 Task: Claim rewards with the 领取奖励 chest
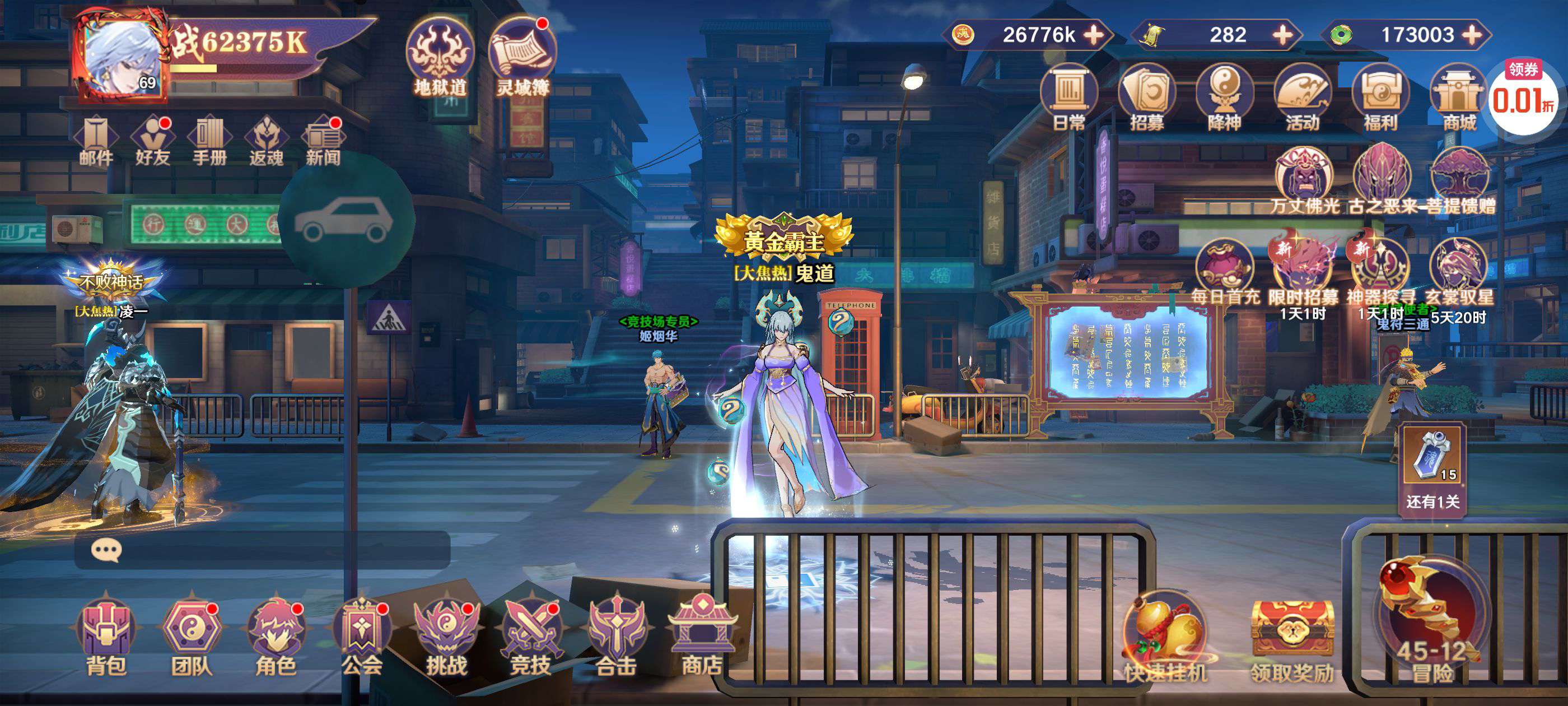coord(1292,640)
